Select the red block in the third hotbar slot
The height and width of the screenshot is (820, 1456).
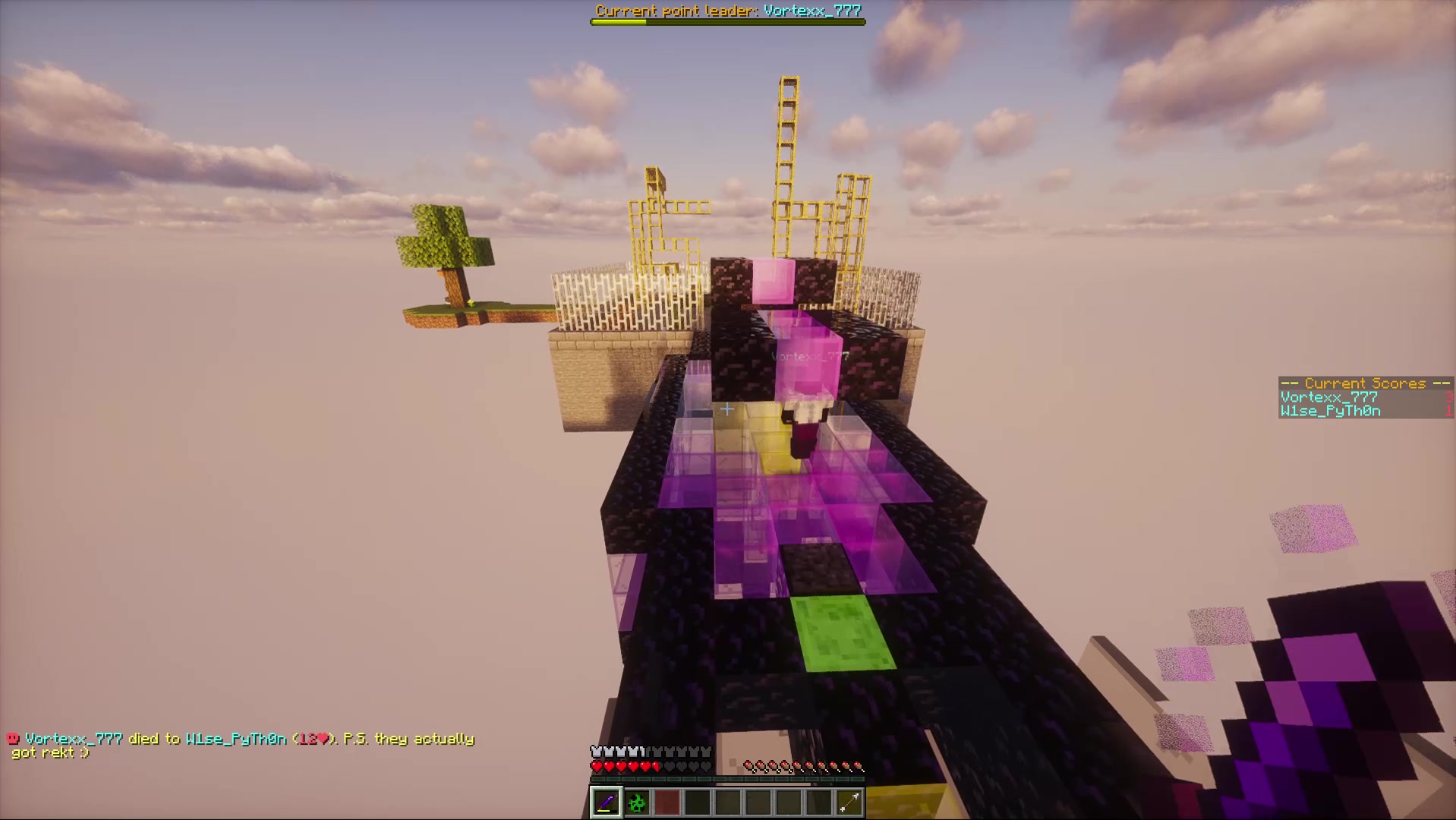coord(667,803)
